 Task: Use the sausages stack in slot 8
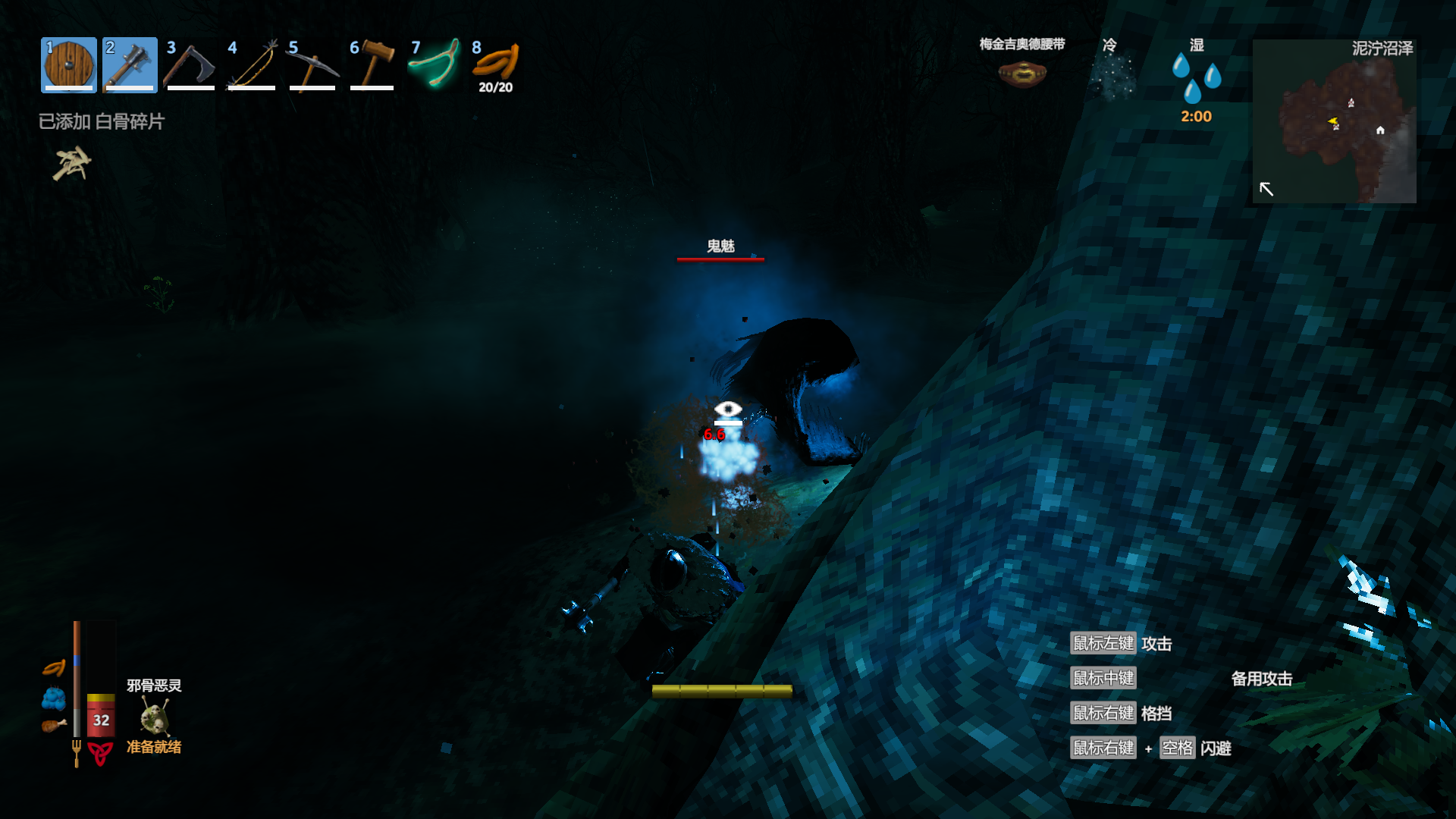point(495,64)
